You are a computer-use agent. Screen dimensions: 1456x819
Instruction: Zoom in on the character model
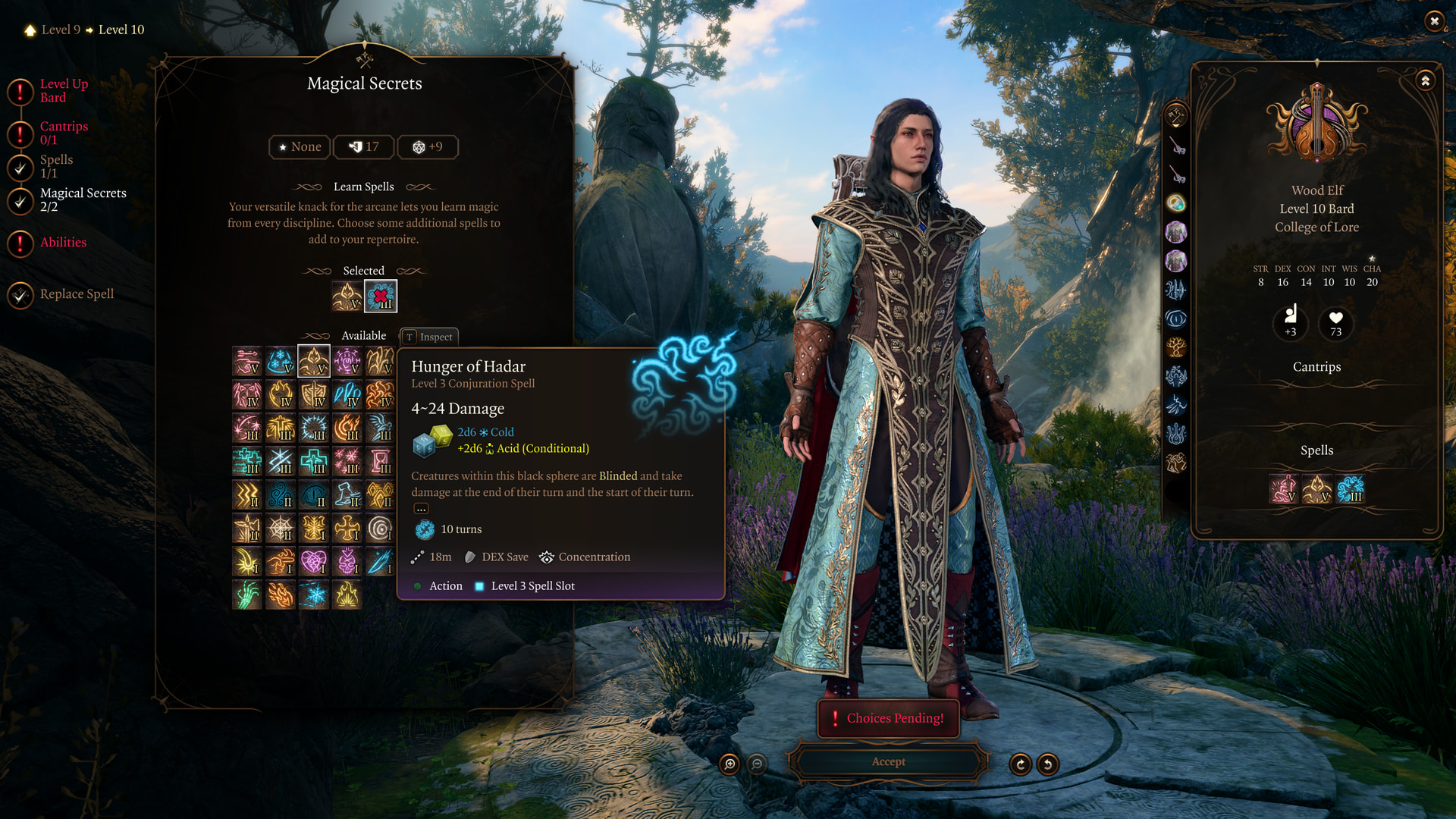[x=730, y=764]
